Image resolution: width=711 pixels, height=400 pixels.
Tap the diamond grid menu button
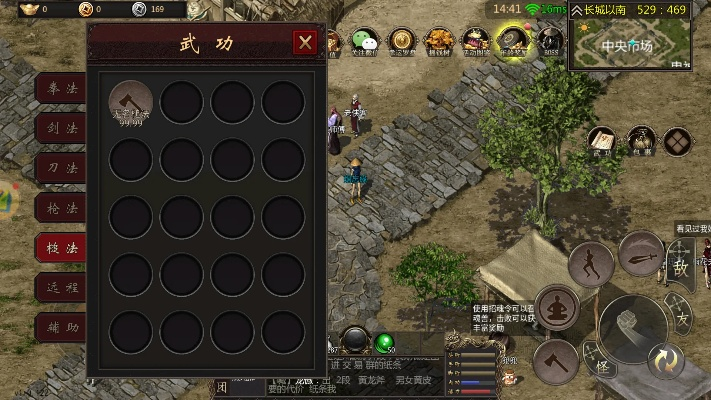click(x=678, y=142)
